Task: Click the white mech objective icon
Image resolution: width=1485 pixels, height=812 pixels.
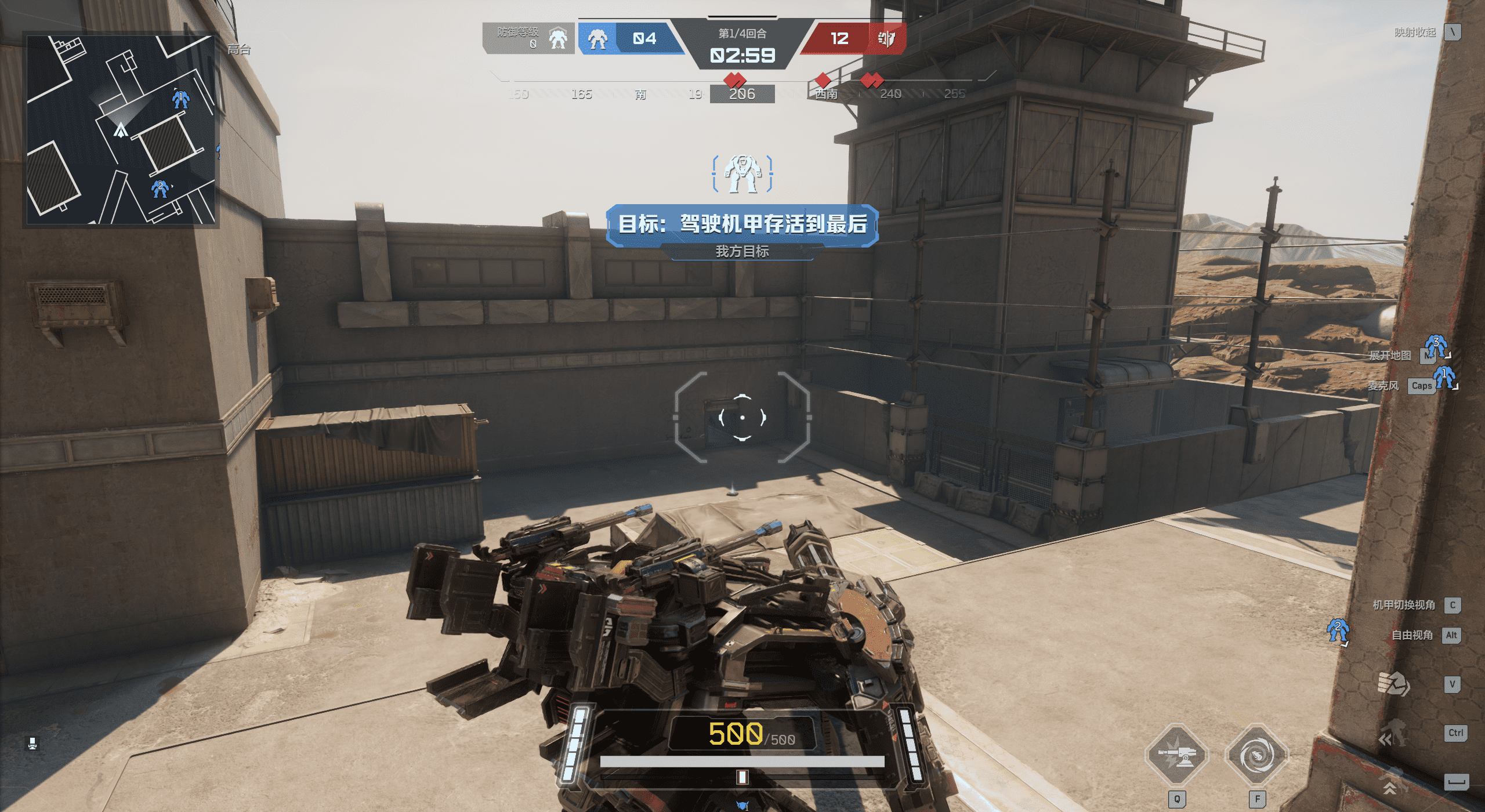Action: point(742,173)
